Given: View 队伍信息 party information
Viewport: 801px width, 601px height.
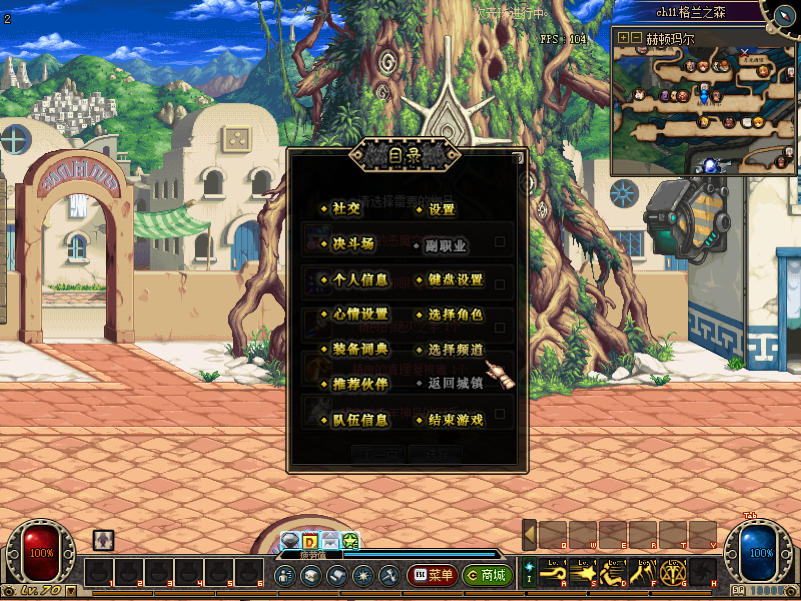Looking at the screenshot, I should [x=359, y=420].
